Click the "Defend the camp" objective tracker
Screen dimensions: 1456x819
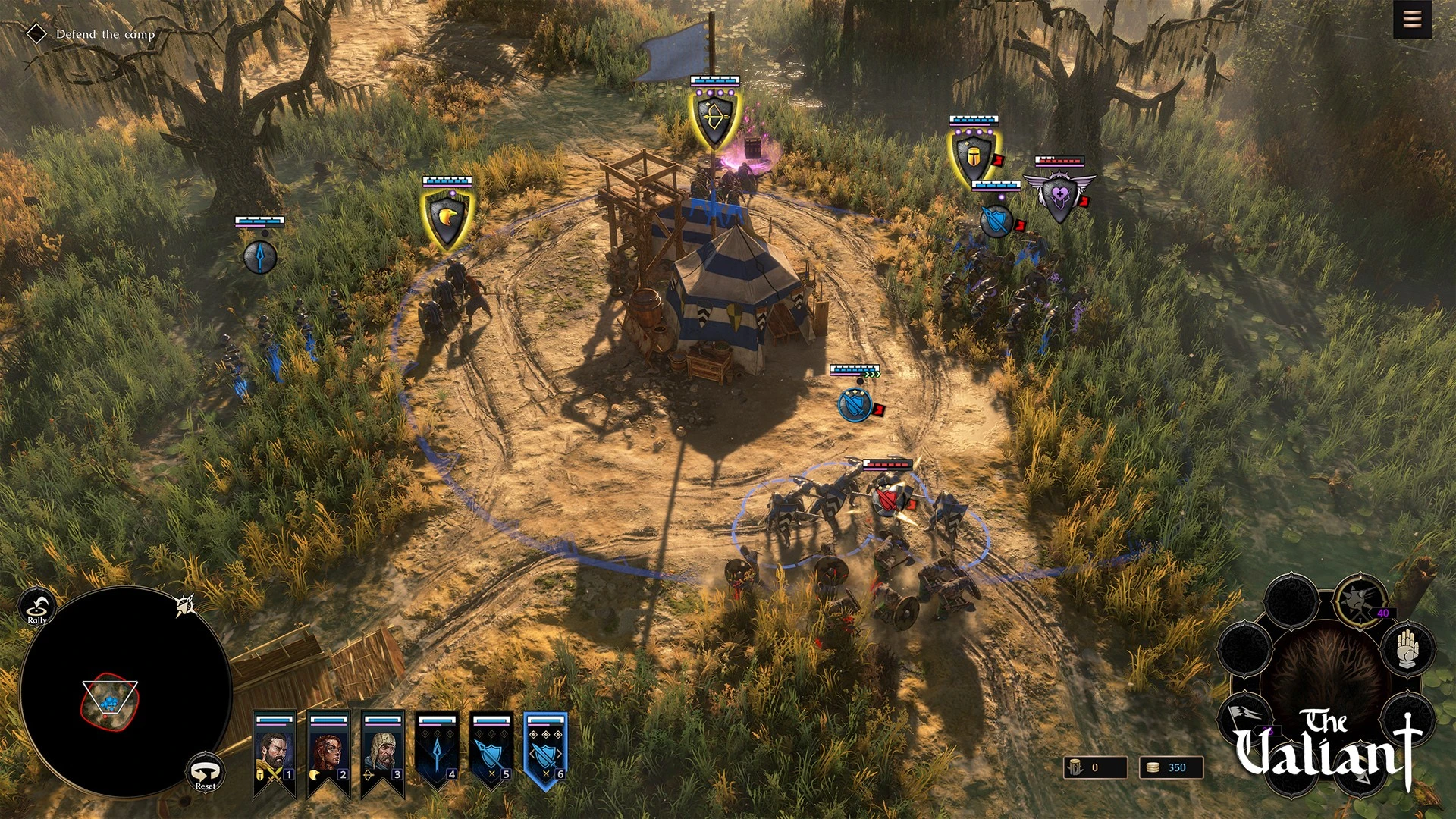pos(105,34)
